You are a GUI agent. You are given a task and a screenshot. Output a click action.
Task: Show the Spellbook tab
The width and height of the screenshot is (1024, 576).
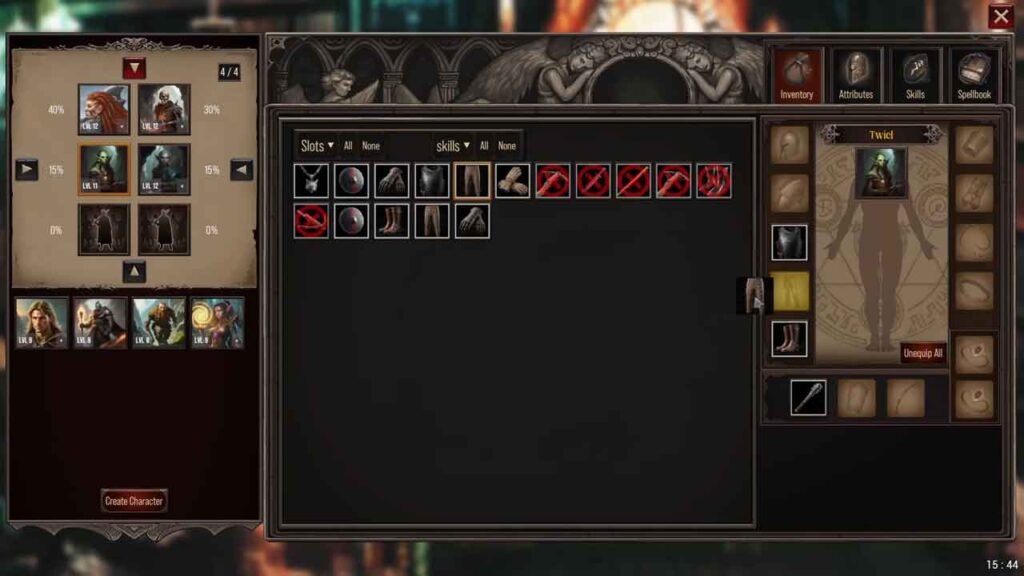point(973,76)
